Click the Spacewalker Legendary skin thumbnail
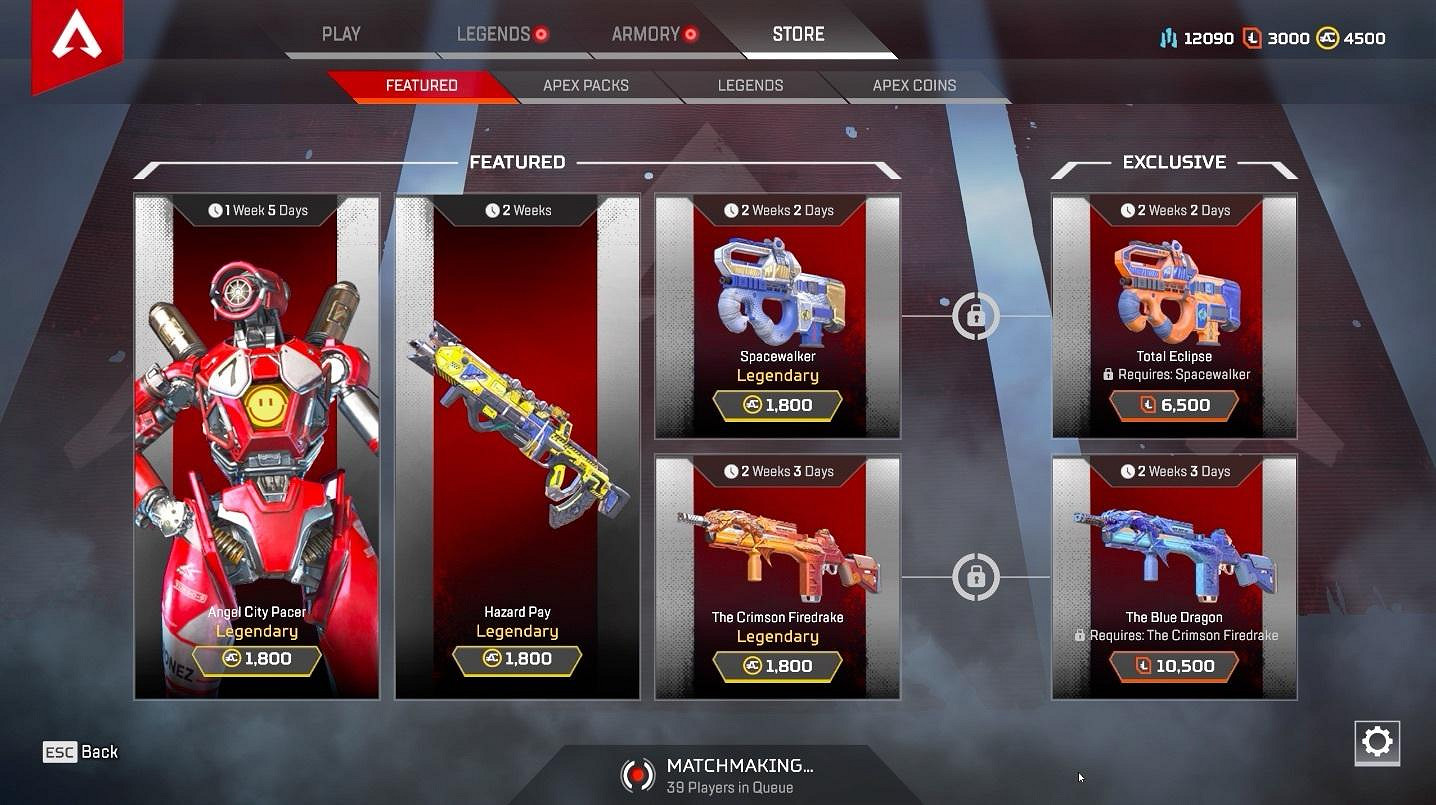Screen dimensions: 1436x805 coord(777,290)
